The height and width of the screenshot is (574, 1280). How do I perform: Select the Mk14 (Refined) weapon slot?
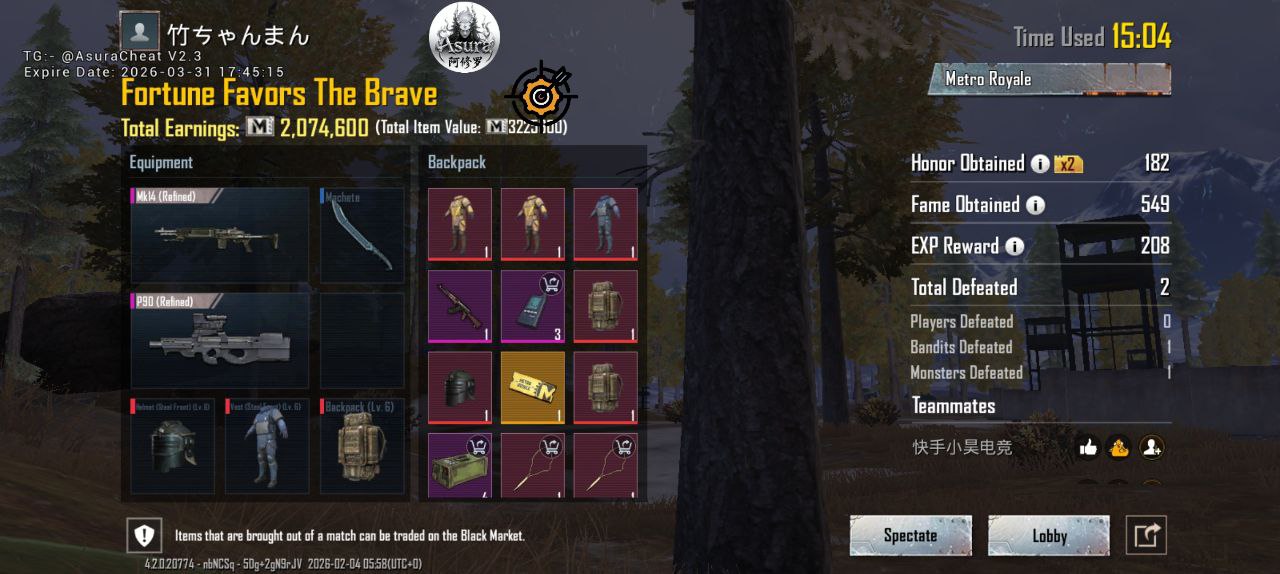click(x=219, y=236)
